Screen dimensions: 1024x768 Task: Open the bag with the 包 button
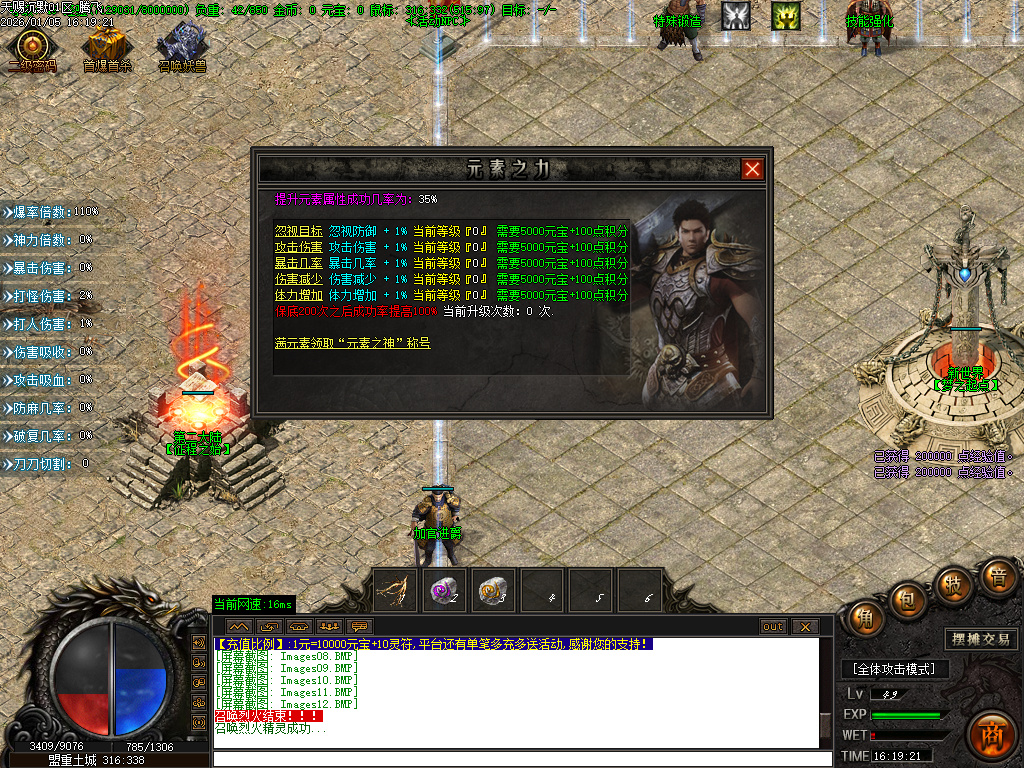(x=907, y=601)
